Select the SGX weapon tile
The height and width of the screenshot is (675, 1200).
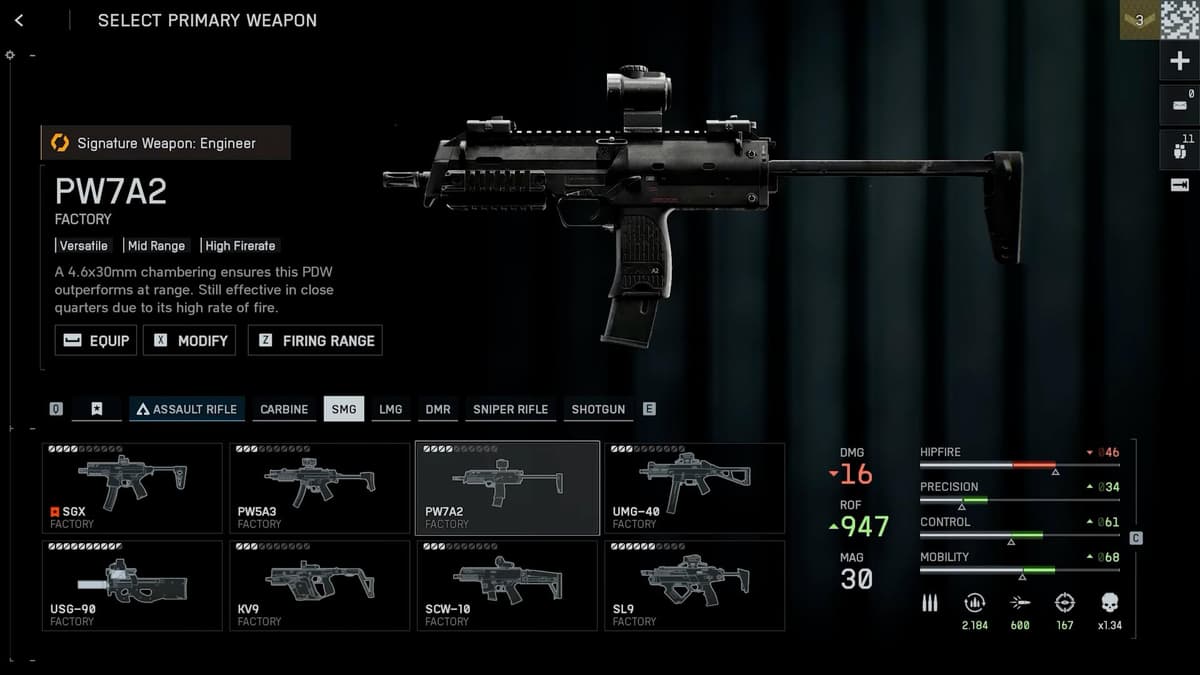pyautogui.click(x=132, y=488)
